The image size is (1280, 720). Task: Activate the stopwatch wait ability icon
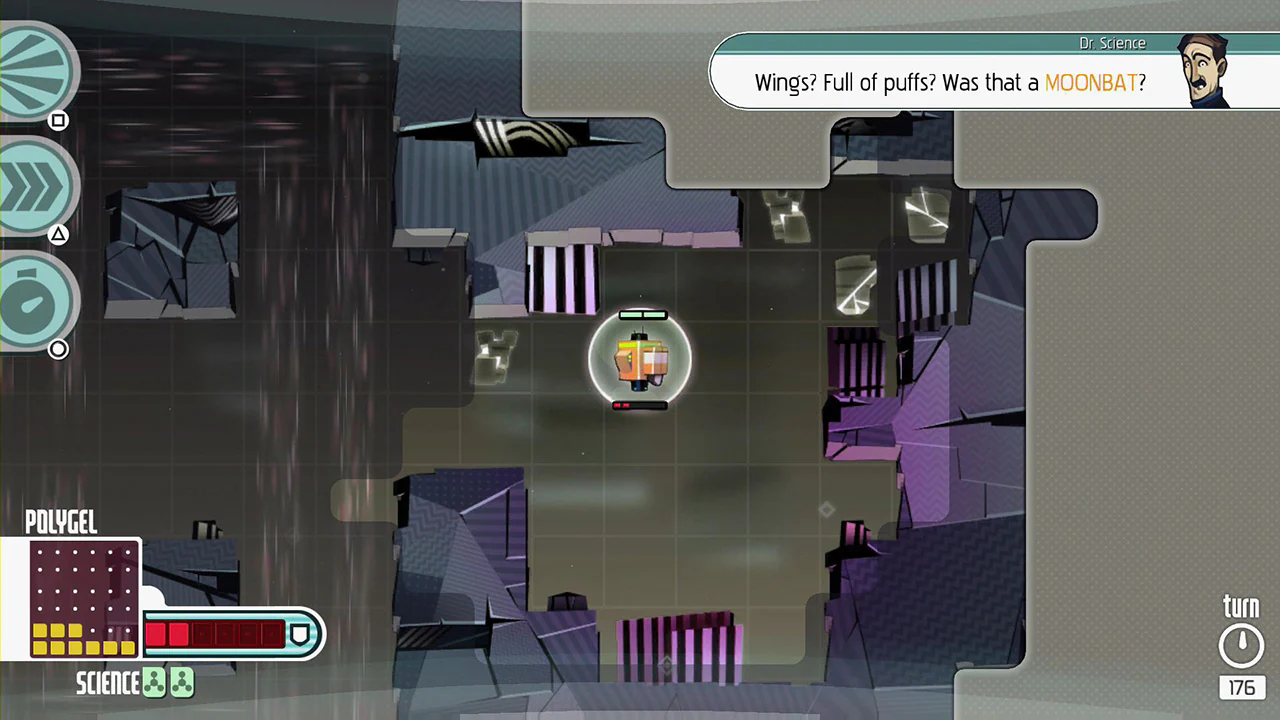(35, 300)
